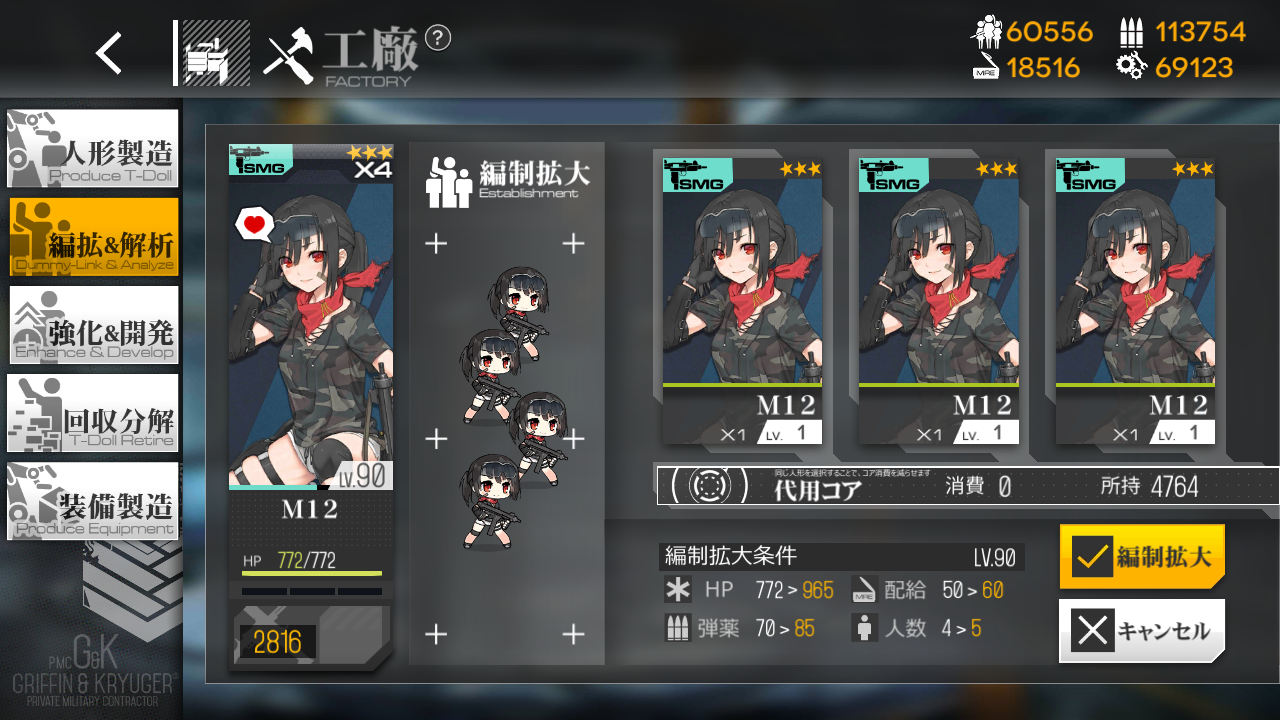Image resolution: width=1280 pixels, height=720 pixels.
Task: Open the Produce T-Doll menu
Action: coord(91,148)
